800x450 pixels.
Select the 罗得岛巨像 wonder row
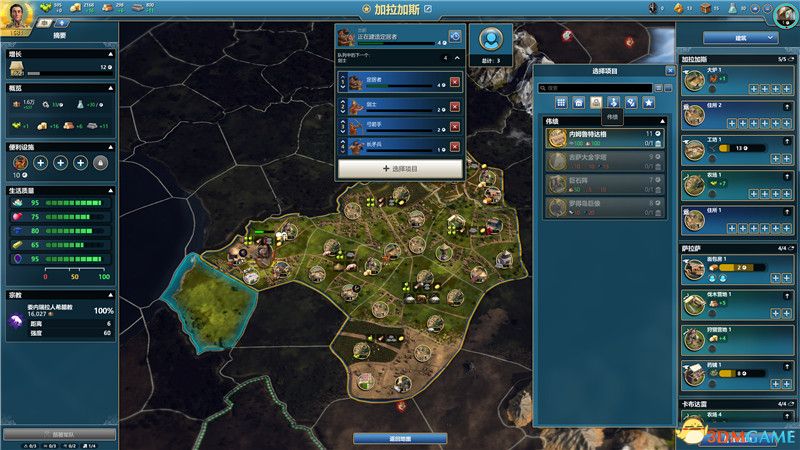tap(603, 207)
